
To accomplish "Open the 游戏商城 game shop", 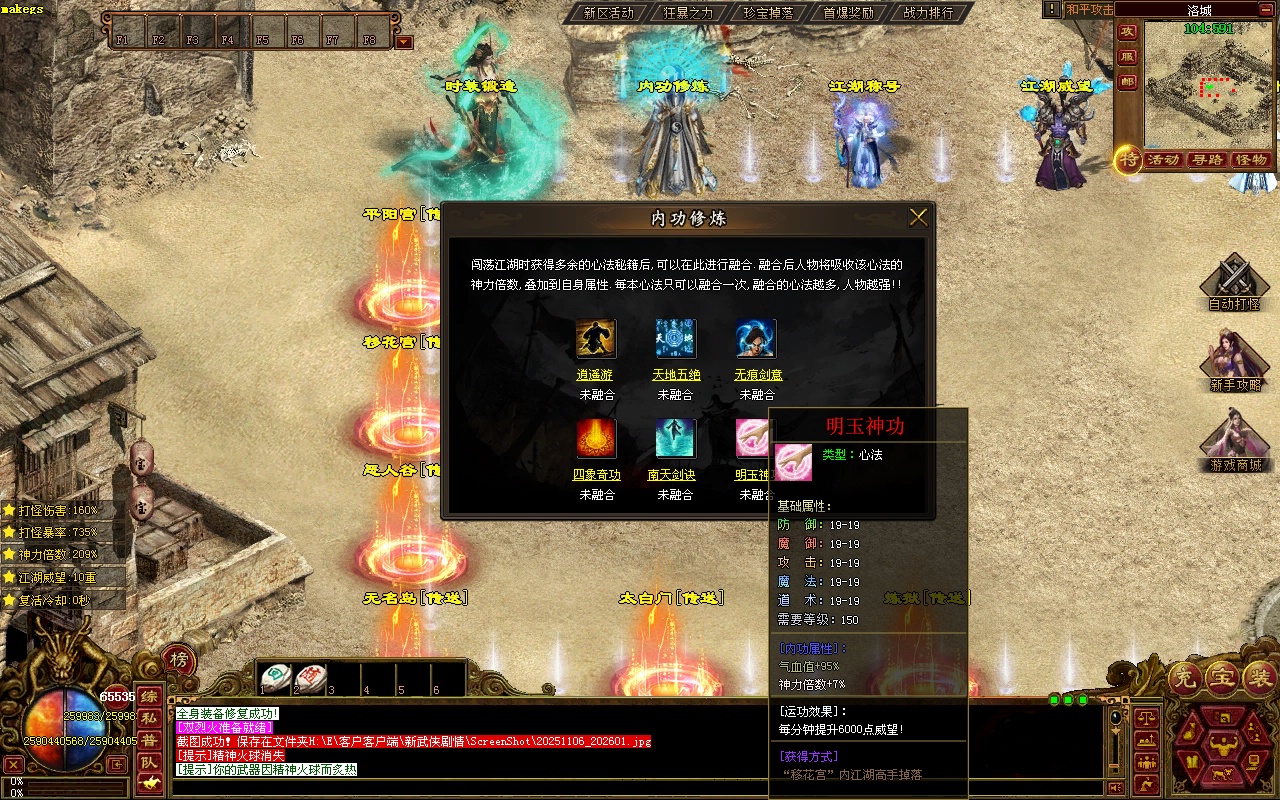I will 1234,444.
